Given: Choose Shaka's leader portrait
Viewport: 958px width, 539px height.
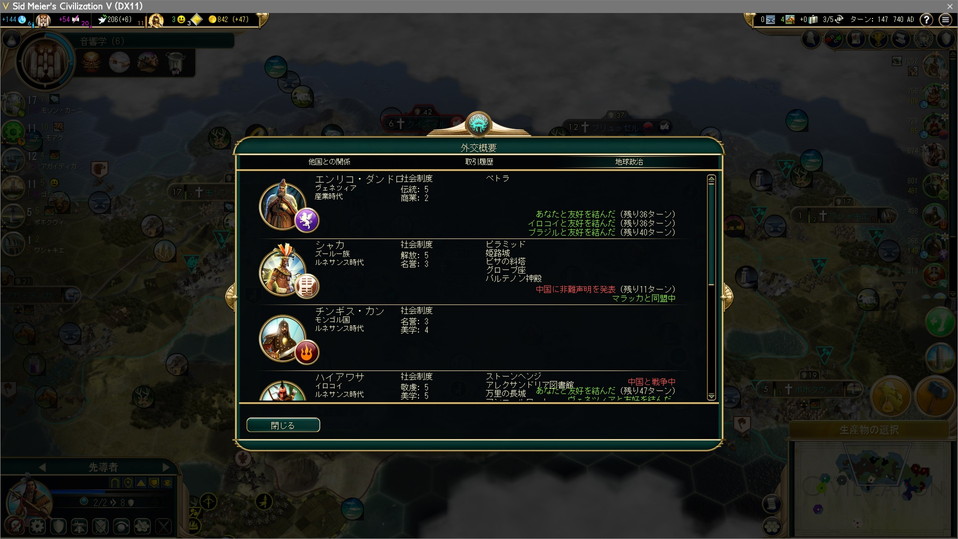Looking at the screenshot, I should [x=282, y=269].
